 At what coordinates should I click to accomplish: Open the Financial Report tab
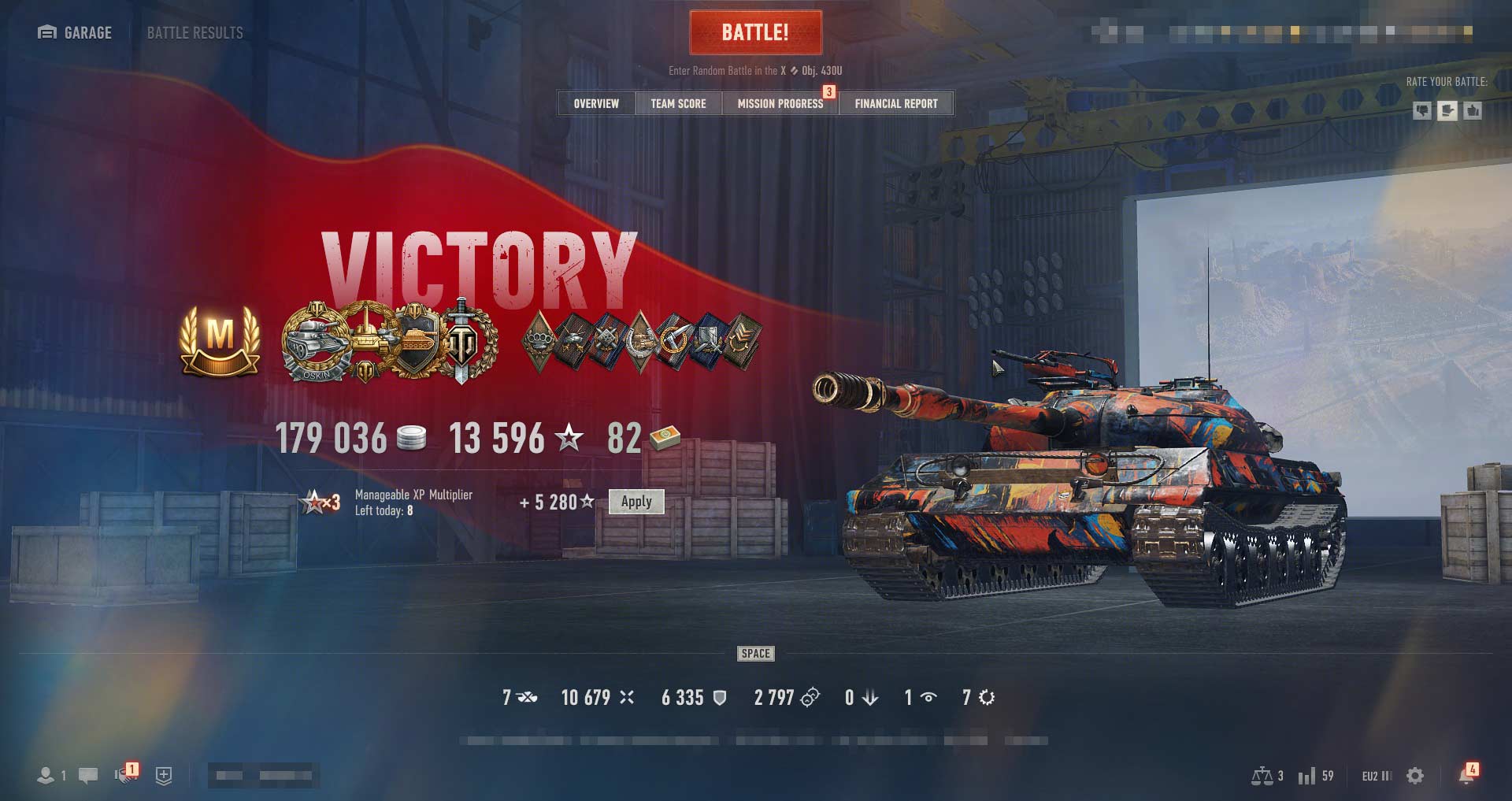point(896,103)
